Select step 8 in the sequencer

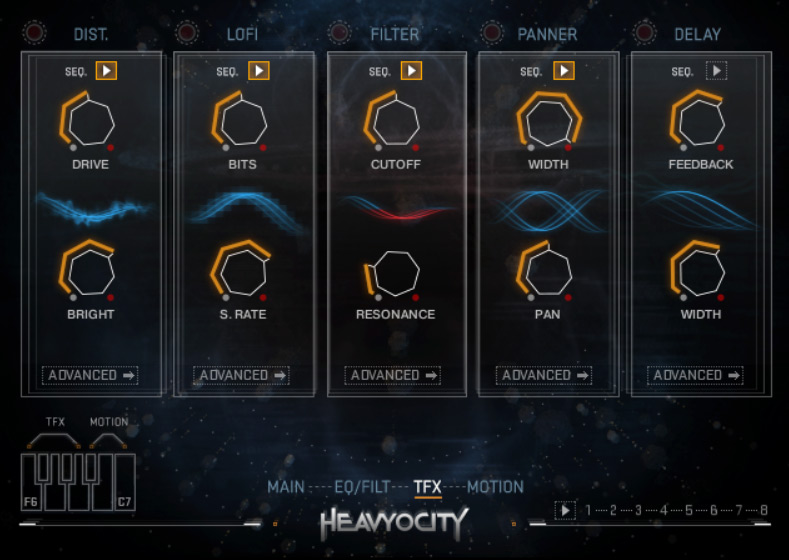(764, 510)
